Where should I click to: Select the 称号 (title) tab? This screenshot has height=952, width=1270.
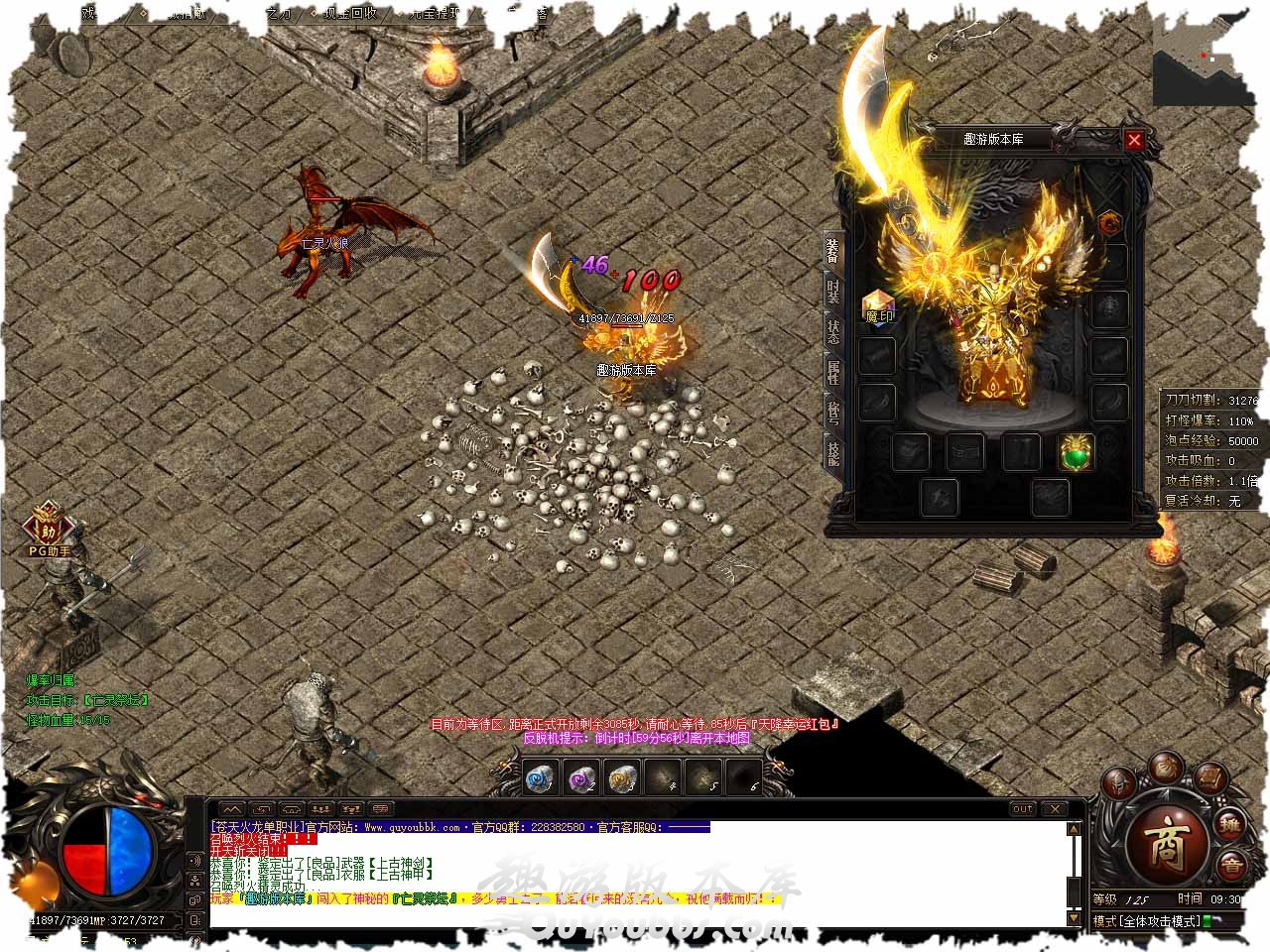(833, 413)
